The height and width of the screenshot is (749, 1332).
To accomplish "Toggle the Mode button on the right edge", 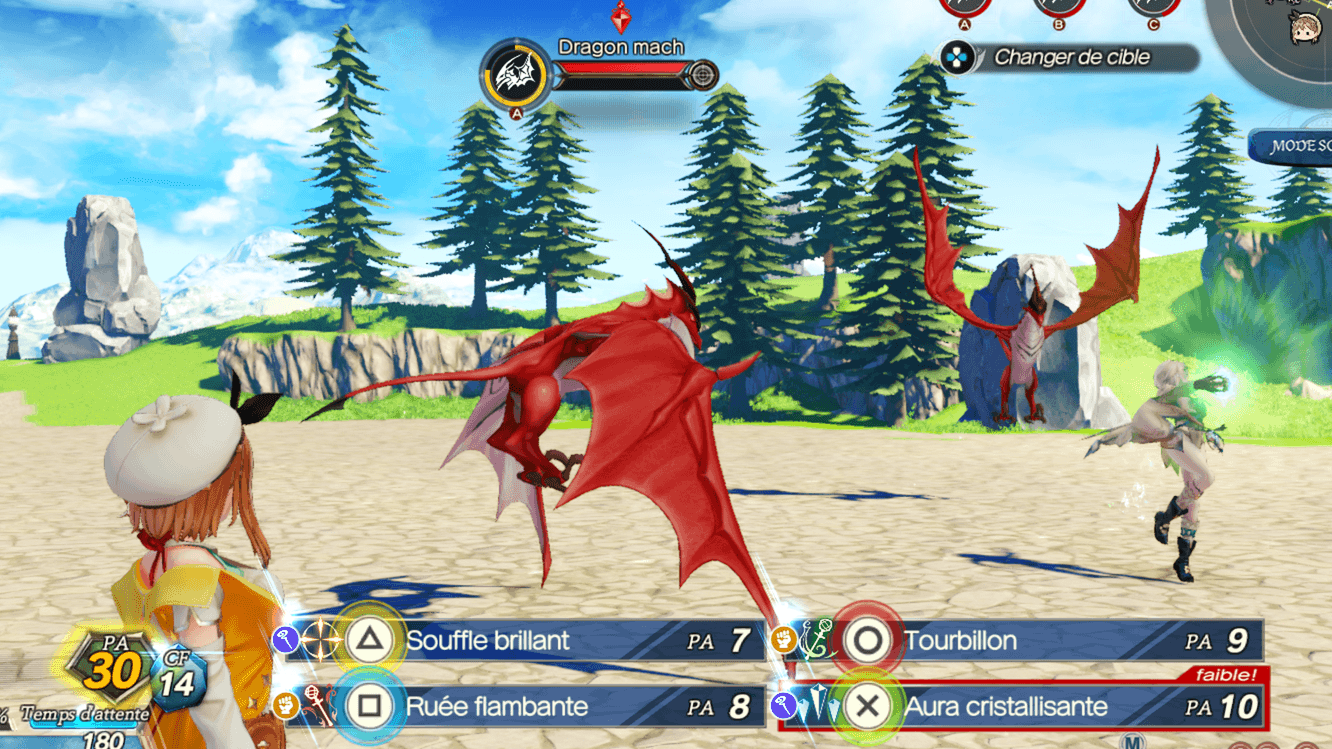I will pos(1293,146).
